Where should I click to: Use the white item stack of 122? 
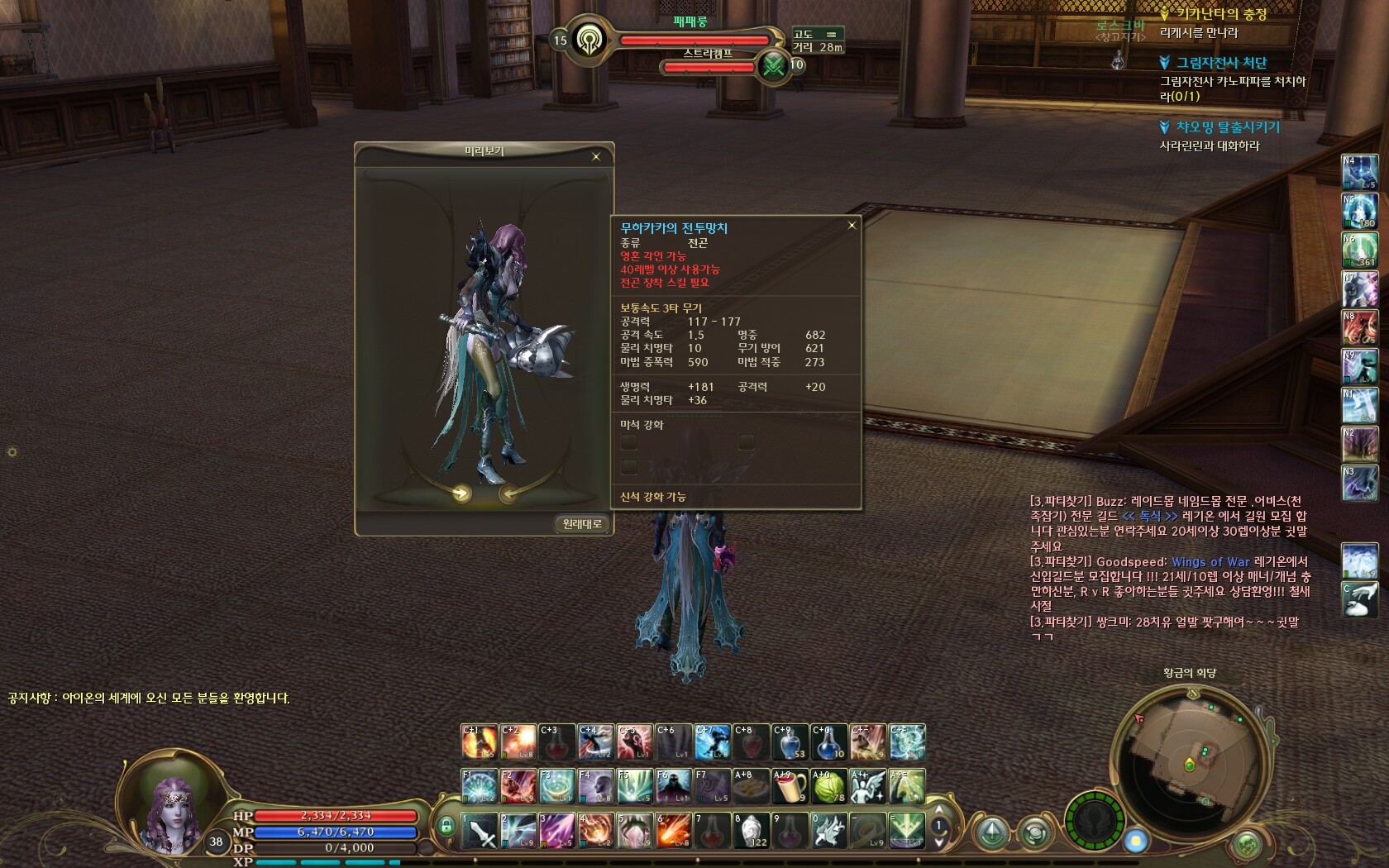[752, 831]
